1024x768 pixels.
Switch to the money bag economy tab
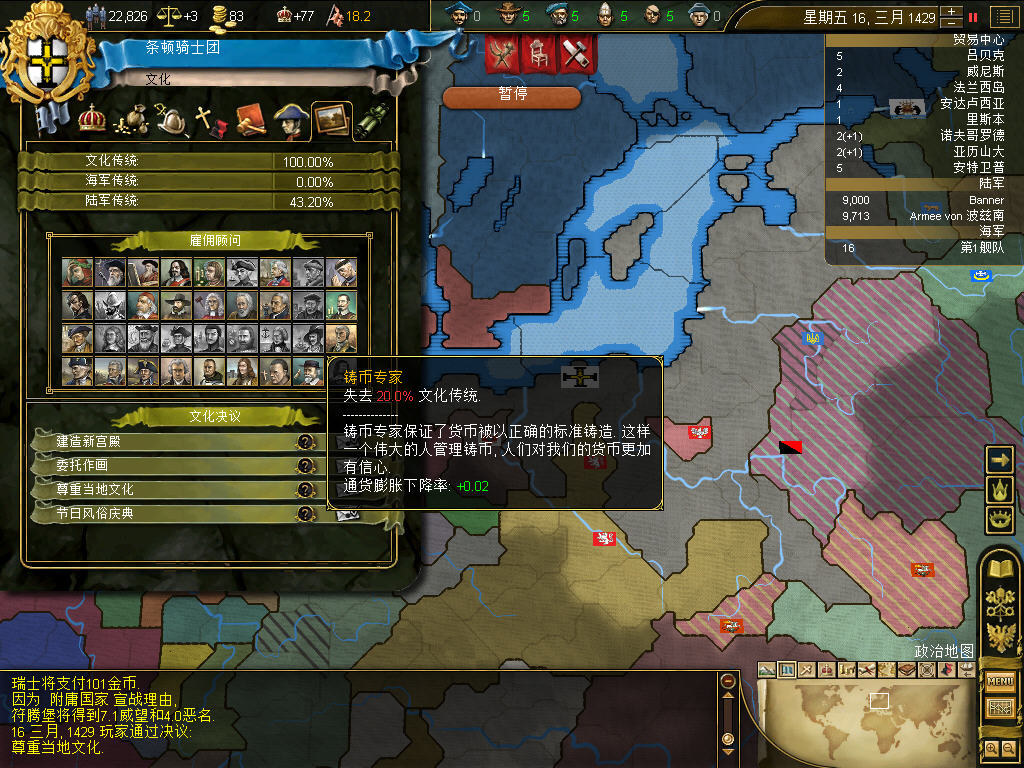coord(130,120)
